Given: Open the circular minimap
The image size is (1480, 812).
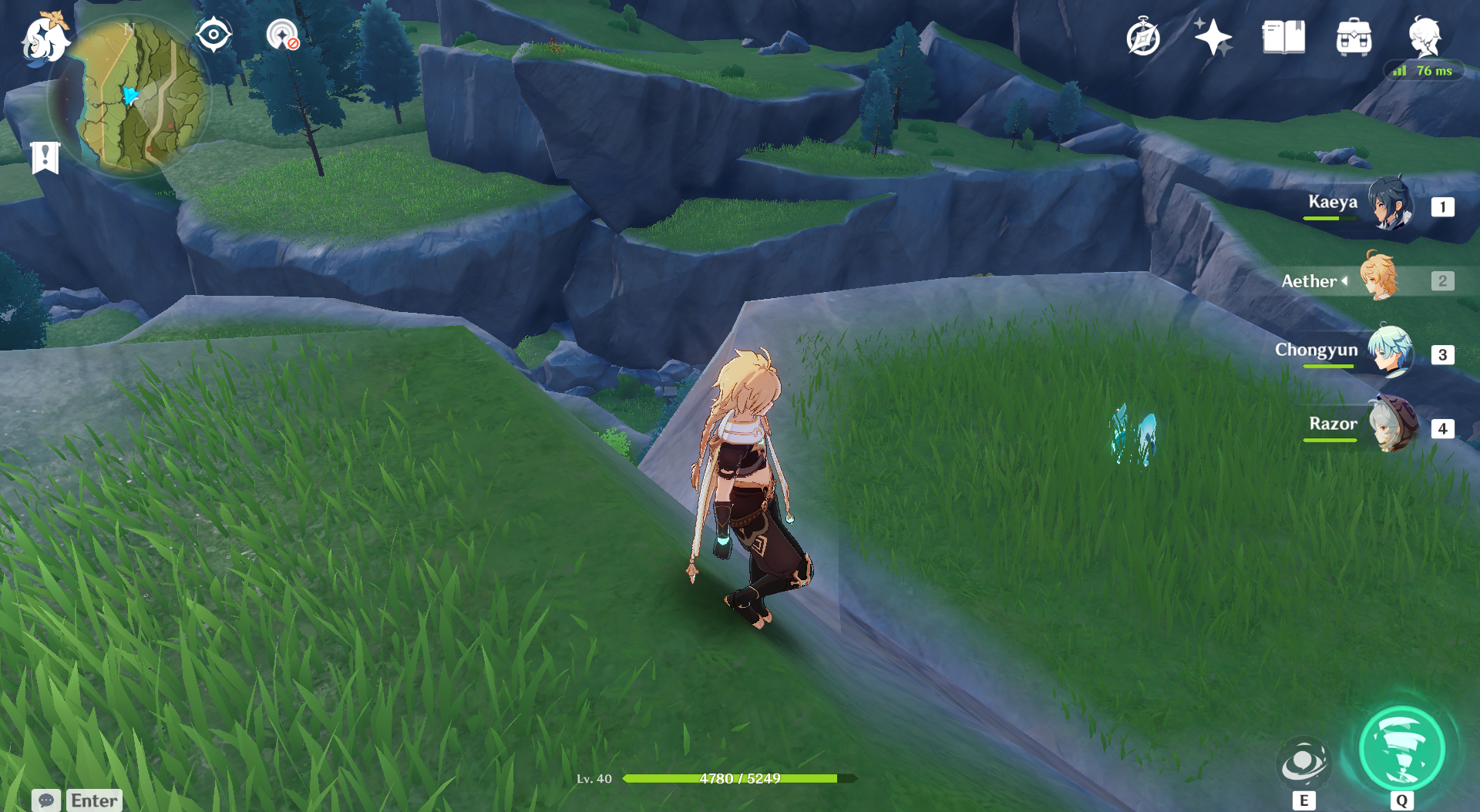Looking at the screenshot, I should coord(129,98).
